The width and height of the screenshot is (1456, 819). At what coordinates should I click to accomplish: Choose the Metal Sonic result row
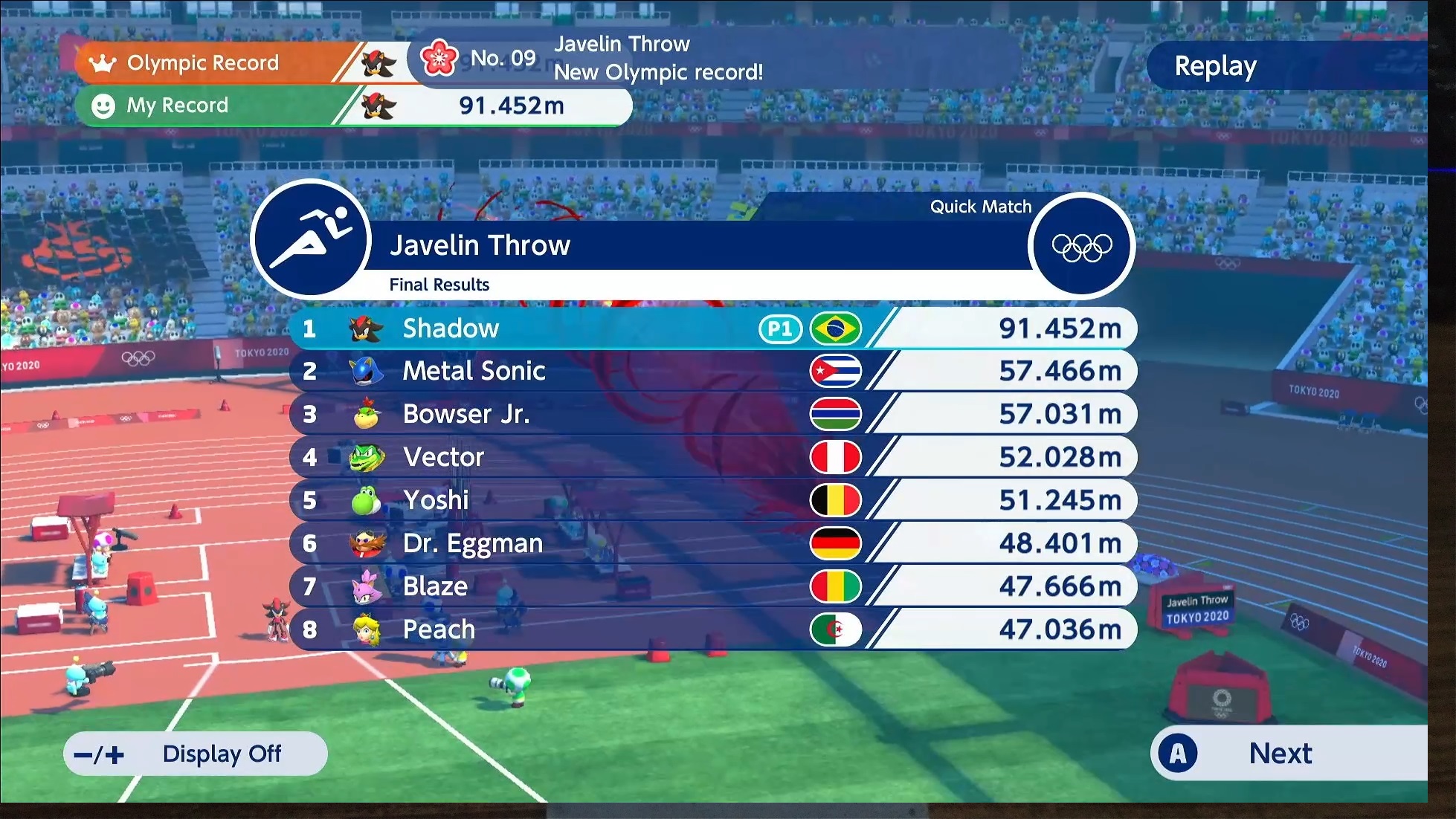click(712, 371)
